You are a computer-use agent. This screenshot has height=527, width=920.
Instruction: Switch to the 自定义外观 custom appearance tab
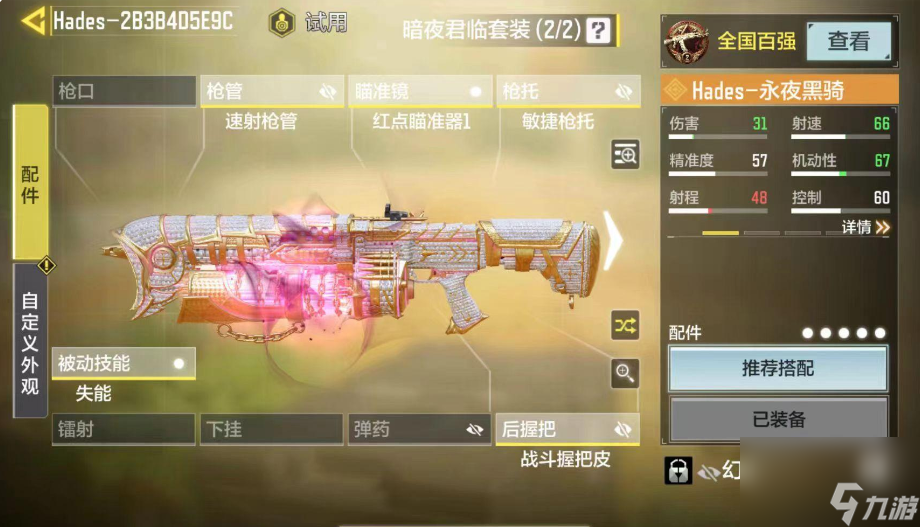coord(30,341)
